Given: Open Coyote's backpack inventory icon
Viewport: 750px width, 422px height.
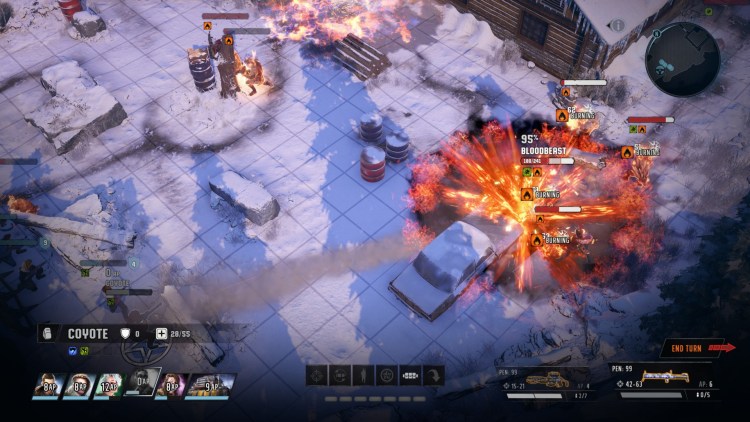Looking at the screenshot, I should coord(47,333).
